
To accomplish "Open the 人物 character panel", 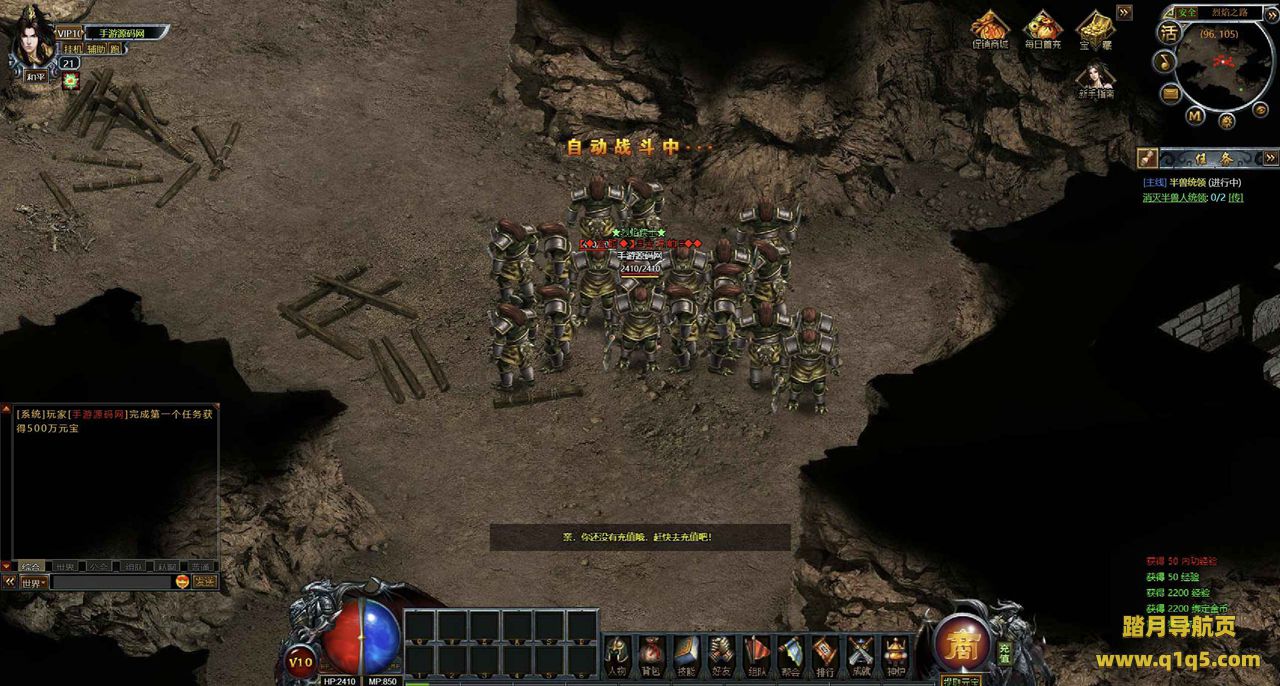I will [618, 655].
